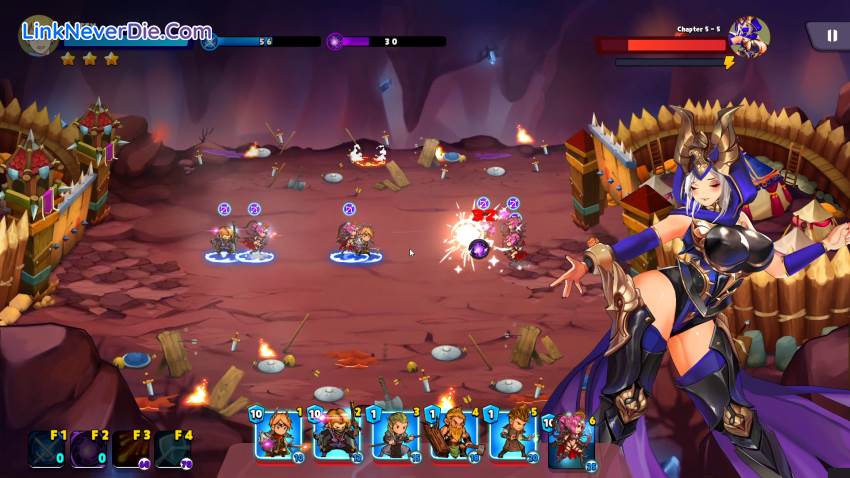This screenshot has height=478, width=850.
Task: Choose hero card 2, the purple-clad archer
Action: click(x=336, y=435)
